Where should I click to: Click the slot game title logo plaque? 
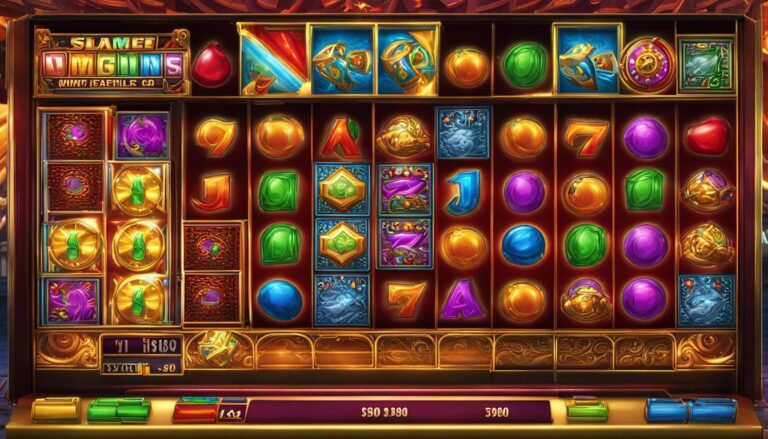pos(111,62)
